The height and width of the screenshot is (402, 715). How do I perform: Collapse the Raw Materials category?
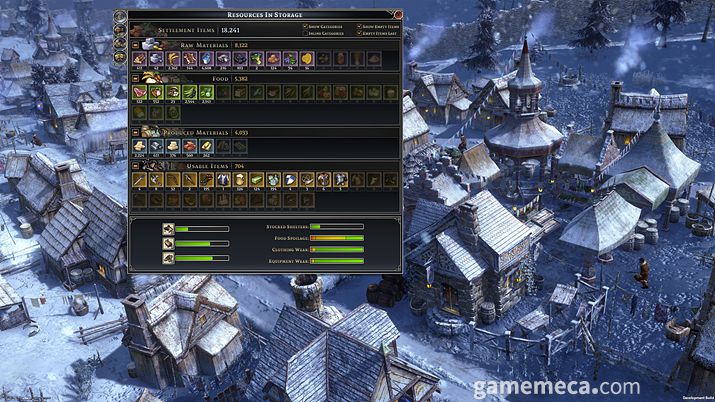136,45
